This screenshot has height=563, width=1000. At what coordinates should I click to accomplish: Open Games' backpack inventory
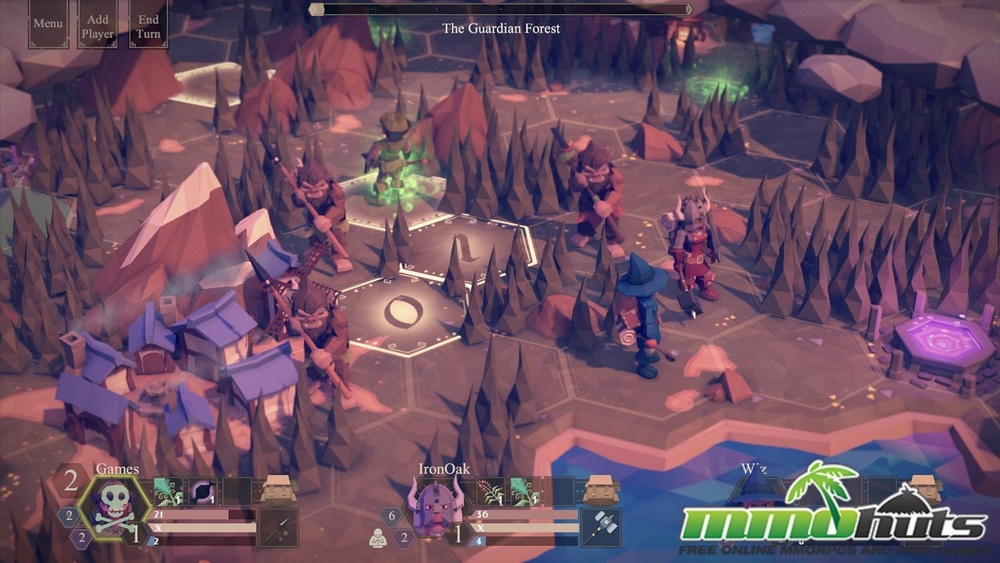tap(277, 491)
